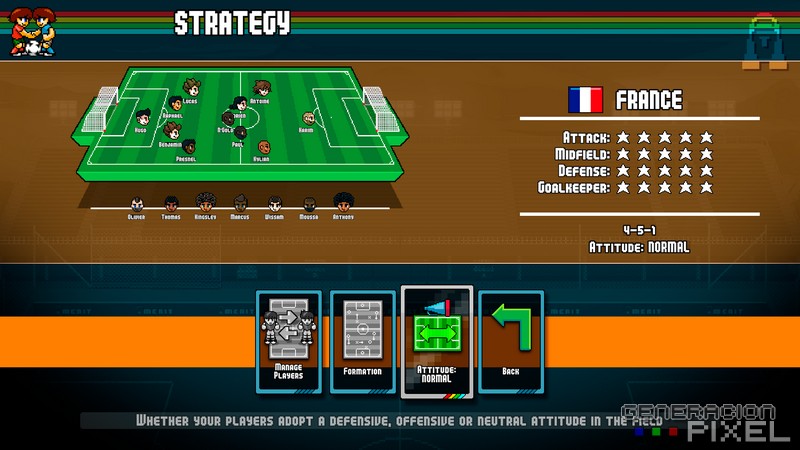Go back with the green arrow
Viewport: 800px width, 450px height.
511,341
